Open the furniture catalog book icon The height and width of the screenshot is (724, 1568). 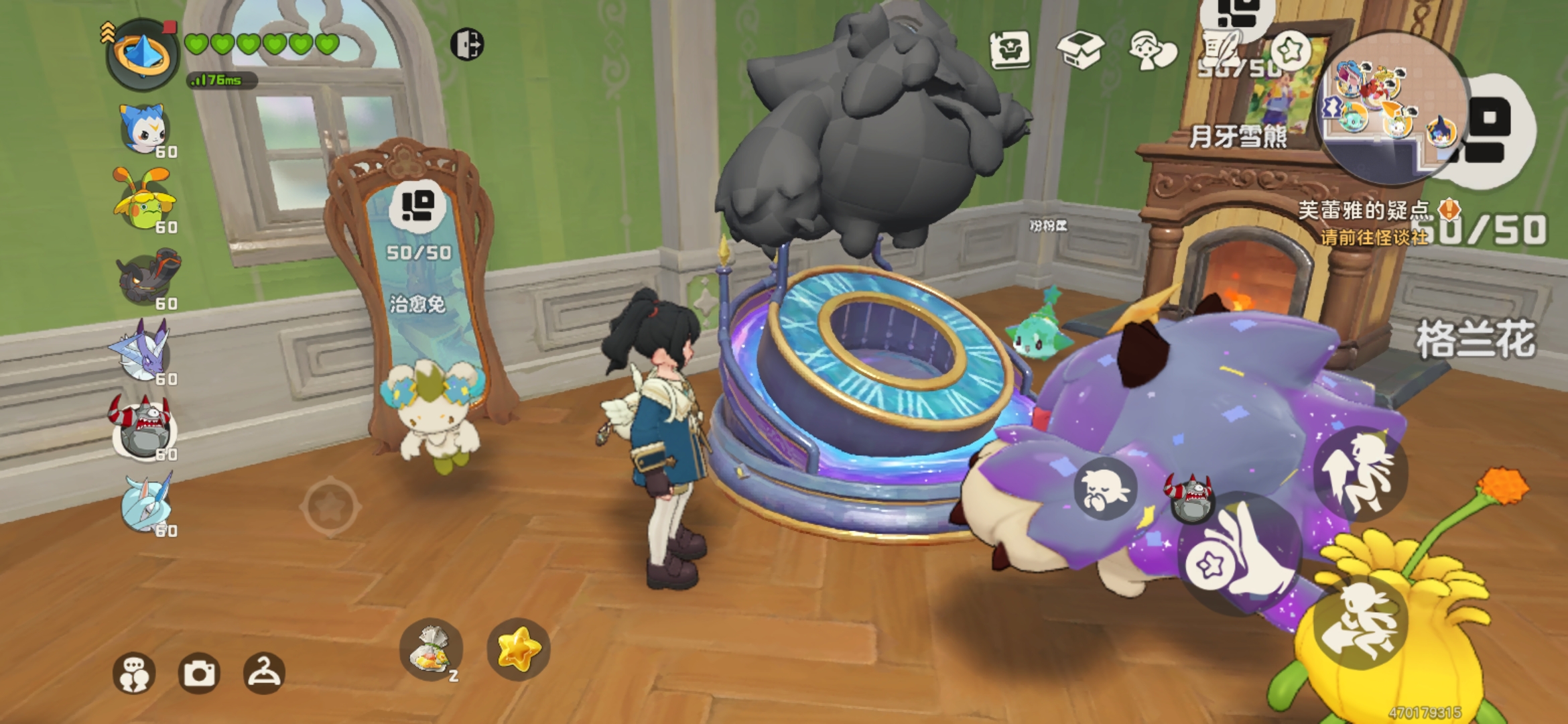tap(1010, 50)
